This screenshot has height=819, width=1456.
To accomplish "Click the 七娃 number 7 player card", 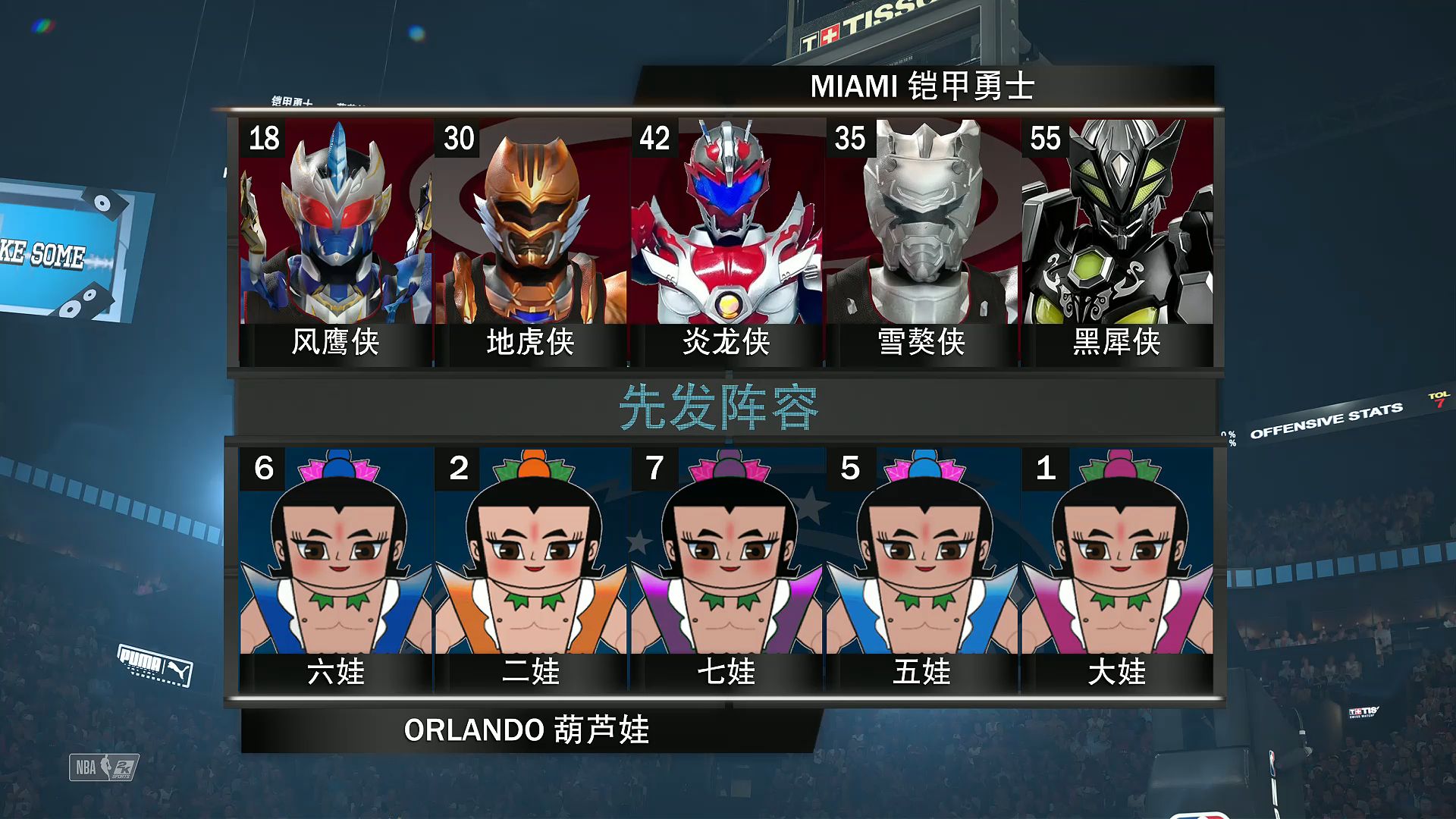I will [x=726, y=569].
